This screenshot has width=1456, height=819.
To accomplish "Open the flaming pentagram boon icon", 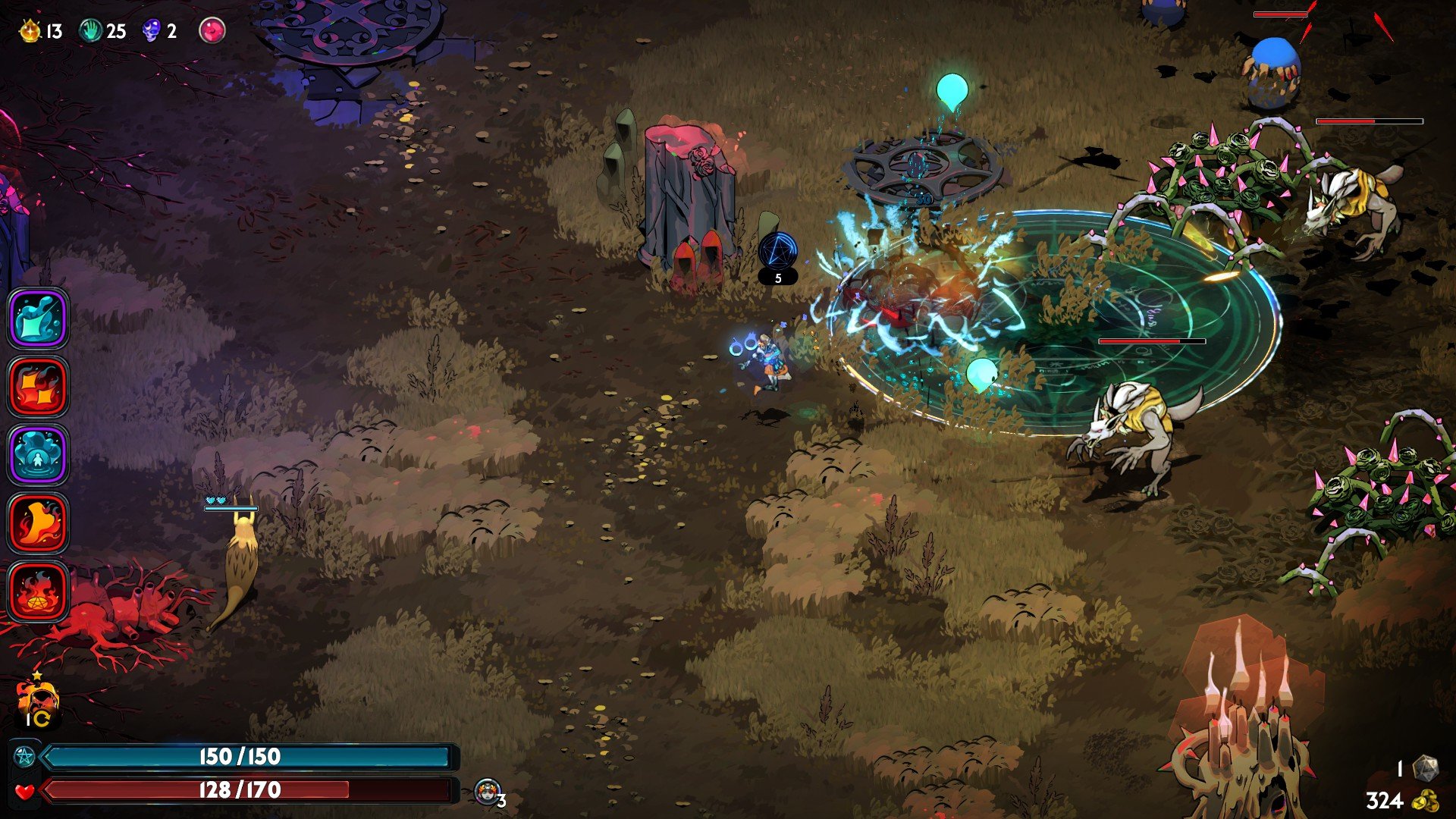I will tap(38, 591).
